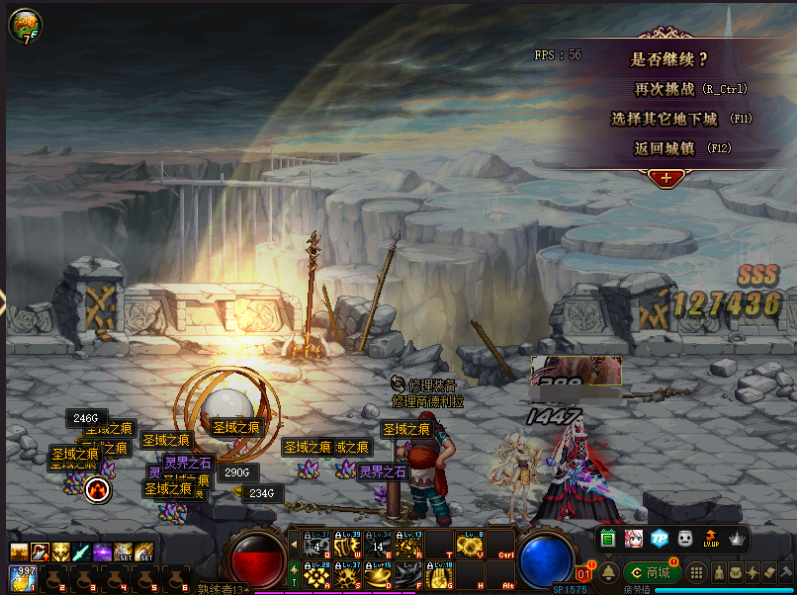The width and height of the screenshot is (797, 595).
Task: Open the grid menu button
Action: tap(695, 572)
